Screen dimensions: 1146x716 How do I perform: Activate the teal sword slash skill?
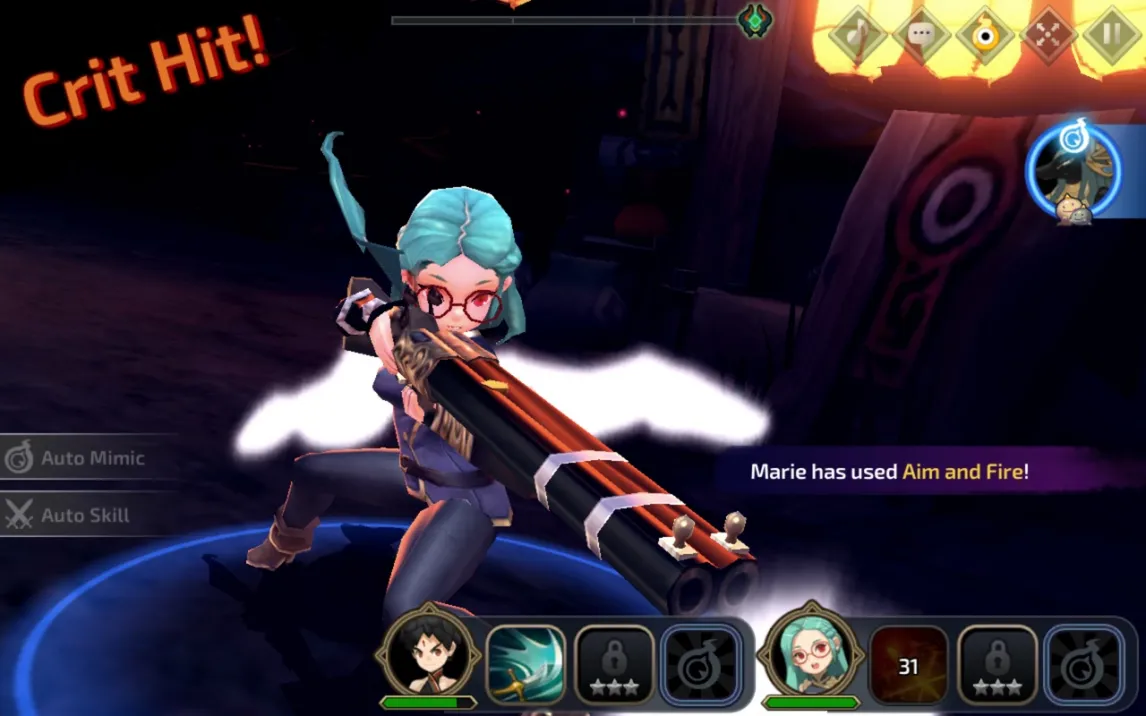click(x=525, y=665)
